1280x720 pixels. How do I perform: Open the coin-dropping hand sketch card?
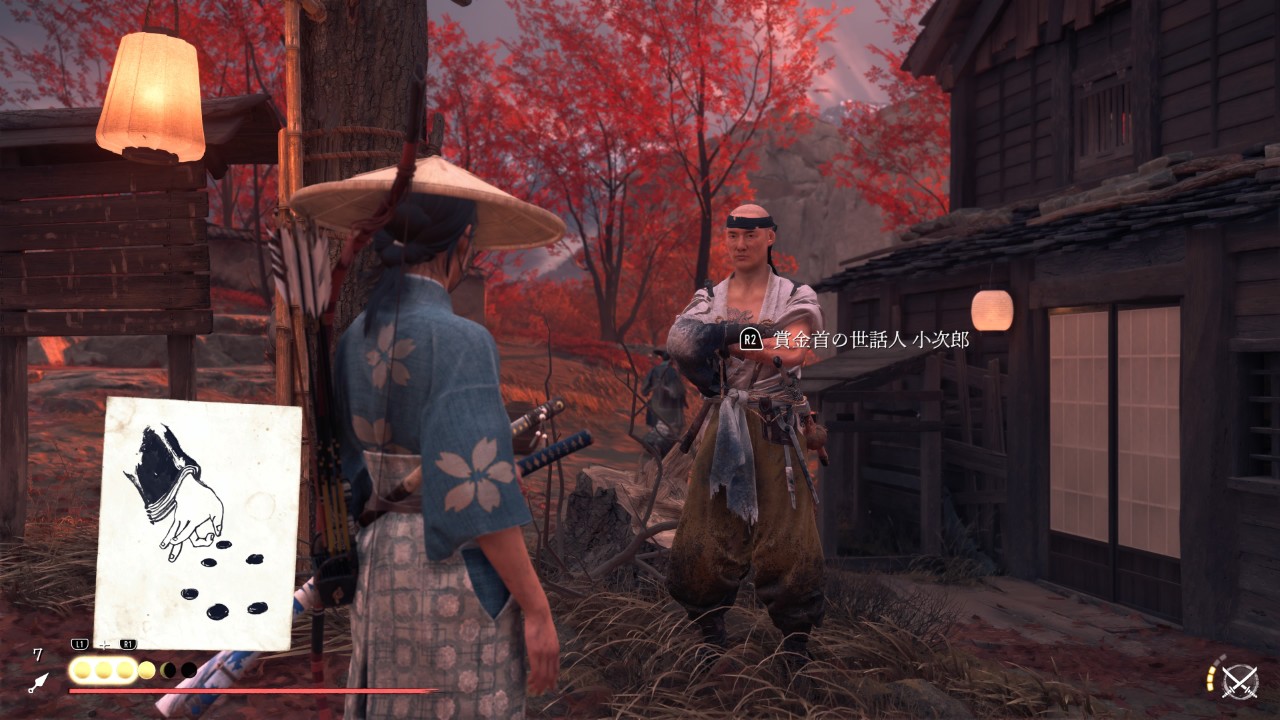pos(198,523)
